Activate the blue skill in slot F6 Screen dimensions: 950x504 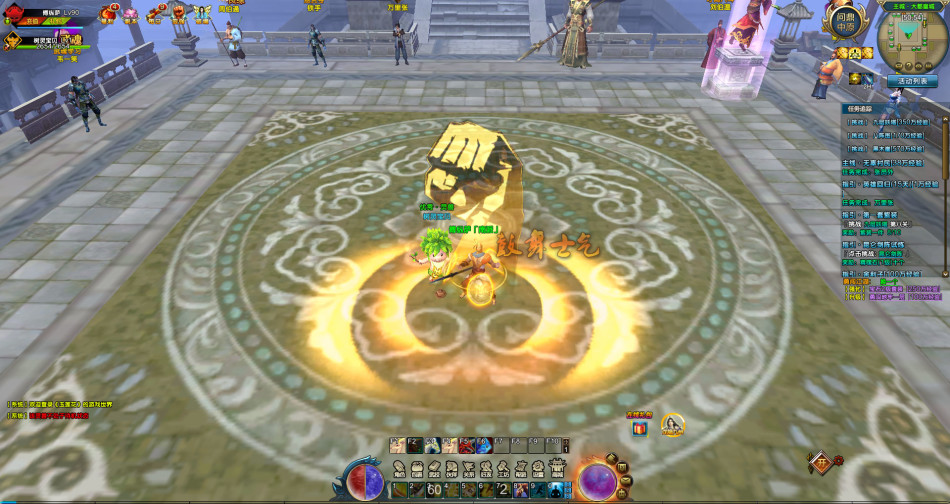(484, 446)
